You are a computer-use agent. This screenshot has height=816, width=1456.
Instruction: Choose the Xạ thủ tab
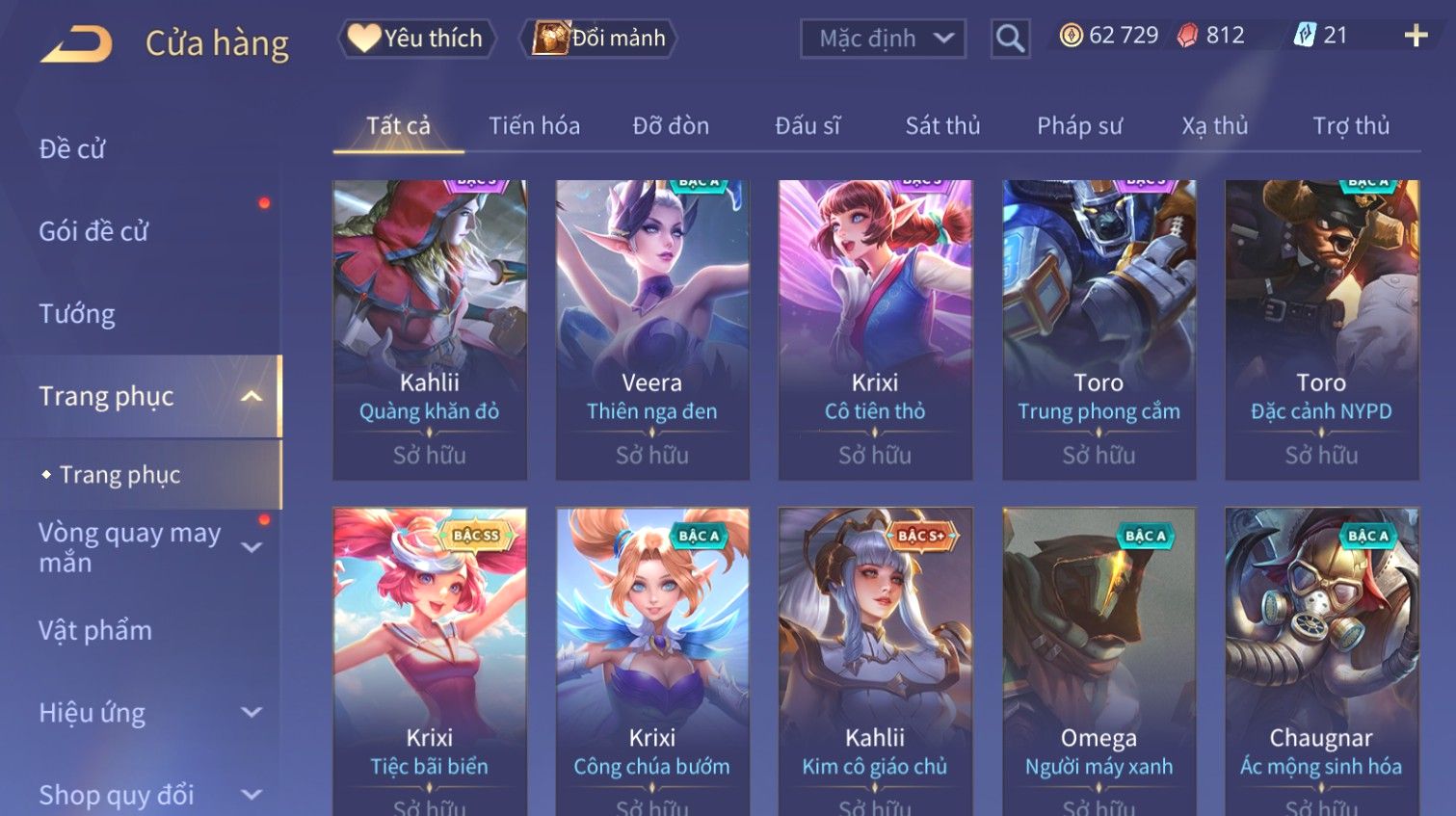point(1214,126)
